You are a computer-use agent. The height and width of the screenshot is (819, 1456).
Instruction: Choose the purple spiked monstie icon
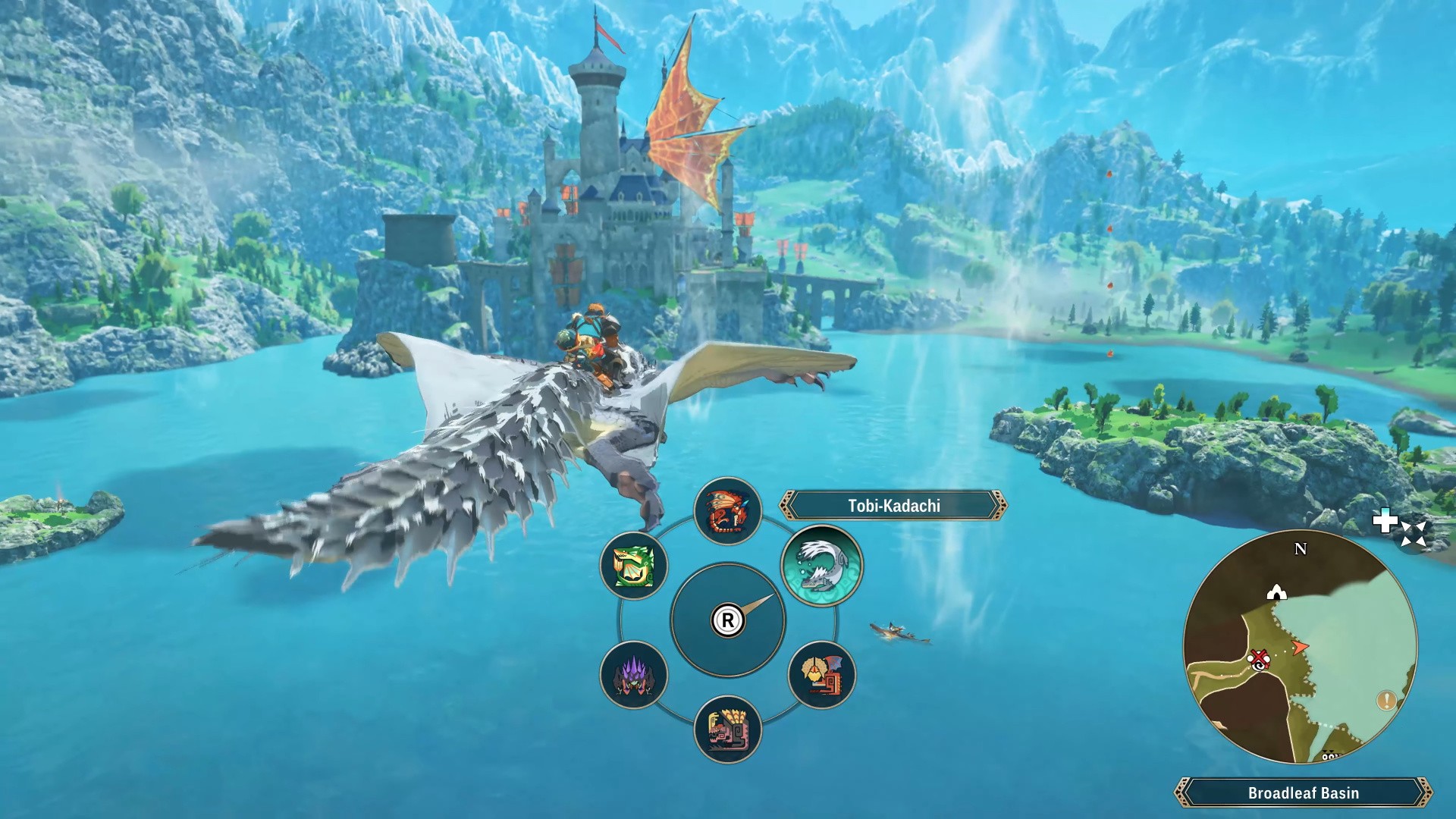pyautogui.click(x=633, y=674)
